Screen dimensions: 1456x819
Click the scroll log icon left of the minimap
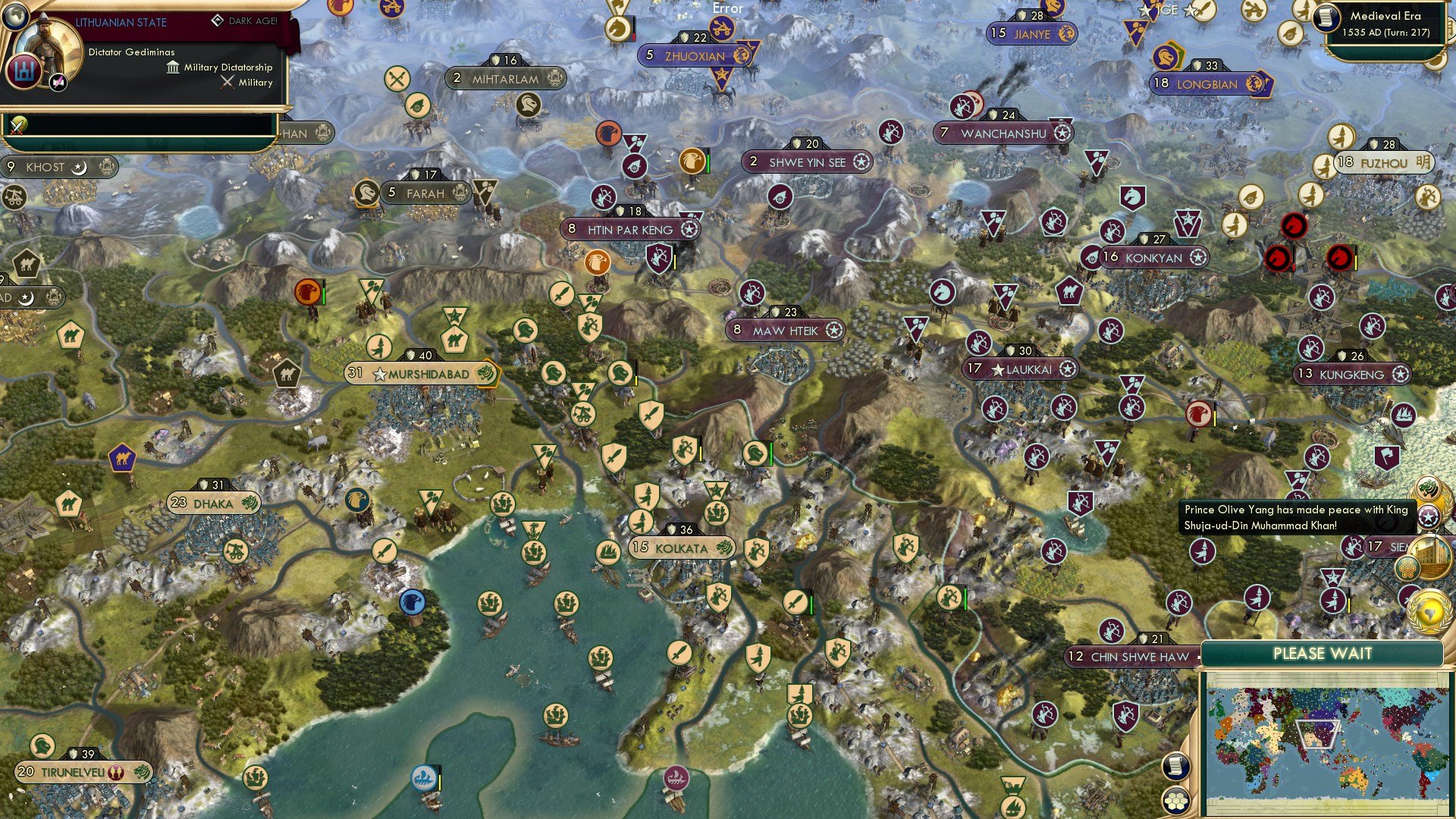tap(1175, 767)
